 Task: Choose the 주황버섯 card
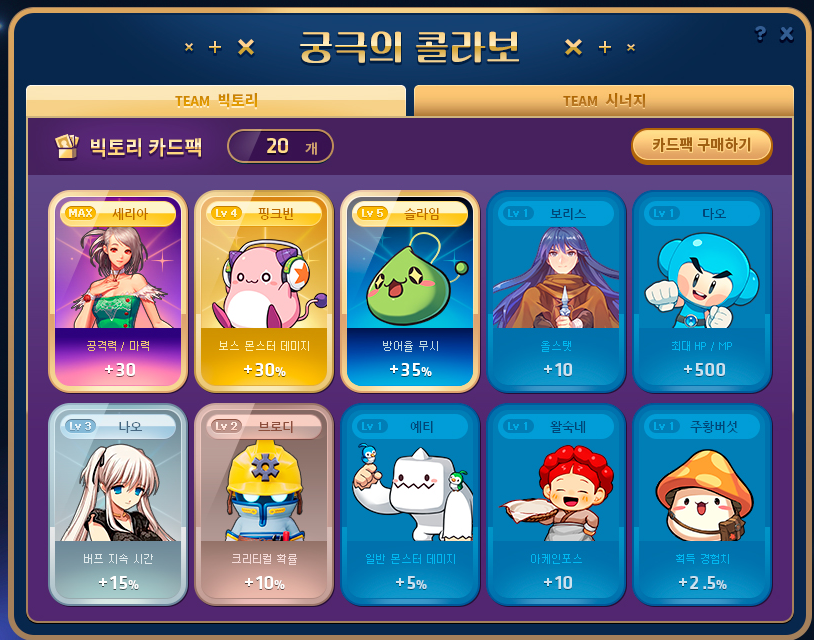(702, 503)
